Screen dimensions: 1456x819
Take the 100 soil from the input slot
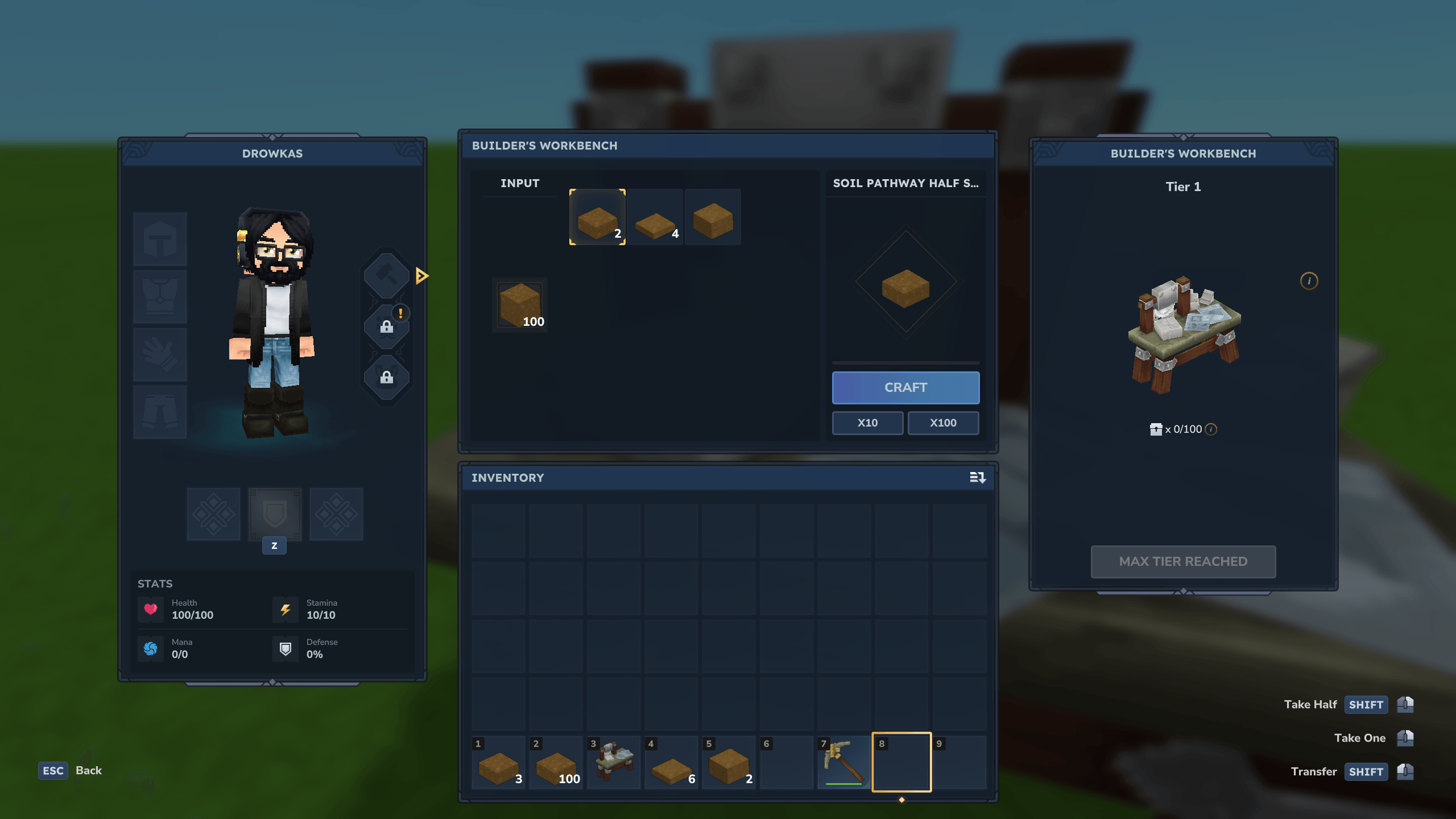click(x=520, y=305)
